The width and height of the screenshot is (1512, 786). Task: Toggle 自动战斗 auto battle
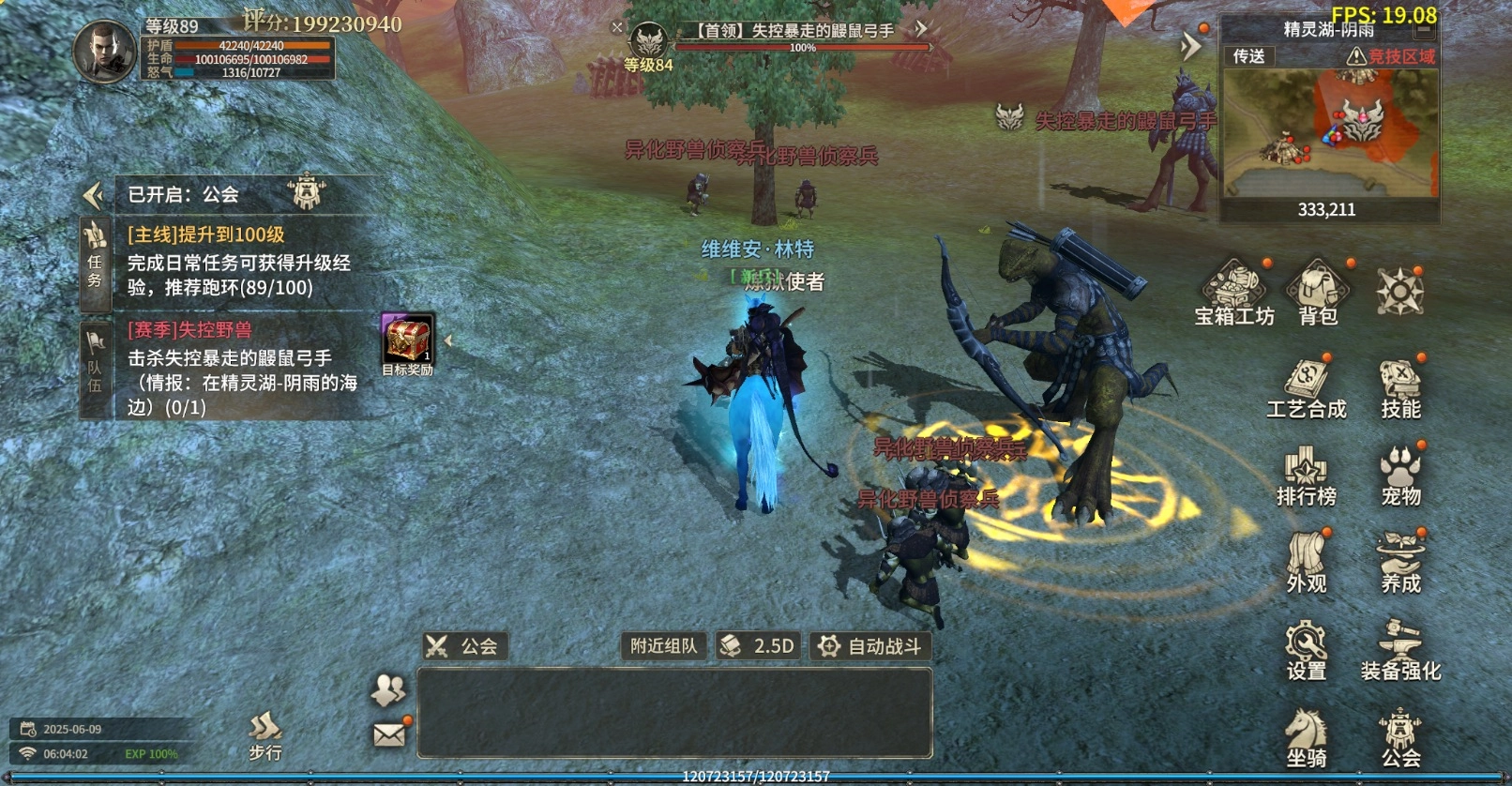point(870,646)
